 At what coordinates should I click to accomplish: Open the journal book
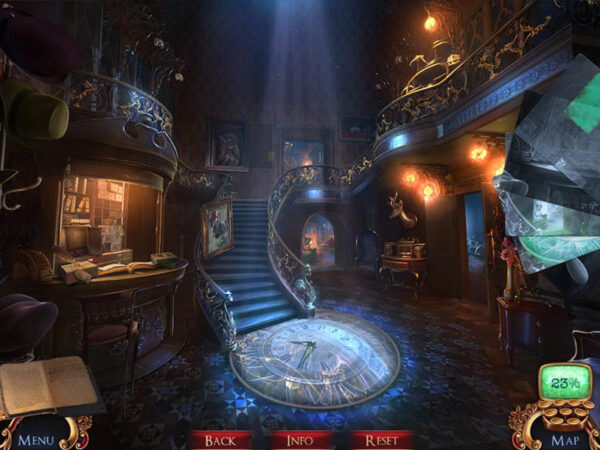[48, 387]
